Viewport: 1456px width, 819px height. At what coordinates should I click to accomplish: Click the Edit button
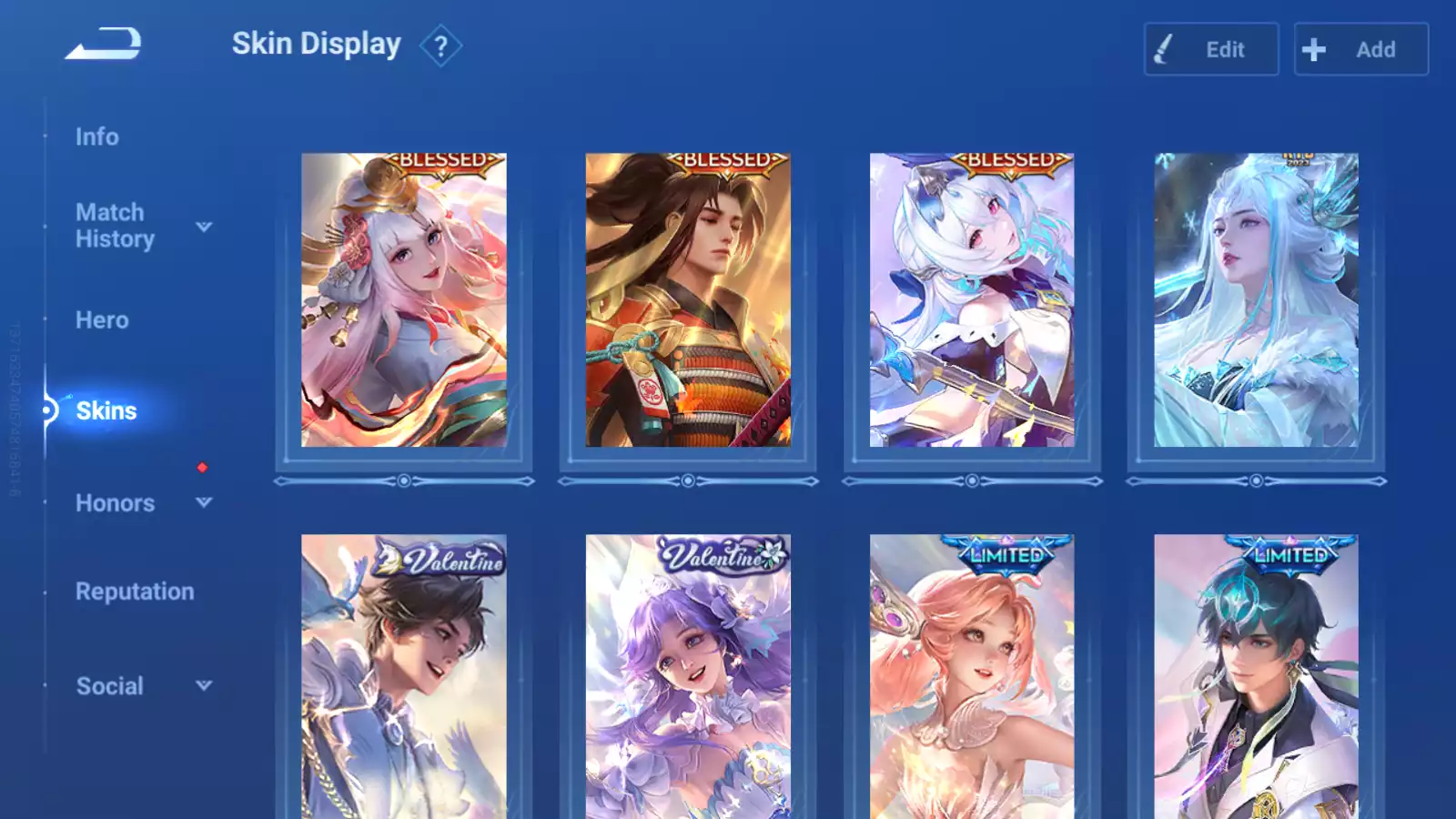coord(1210,49)
